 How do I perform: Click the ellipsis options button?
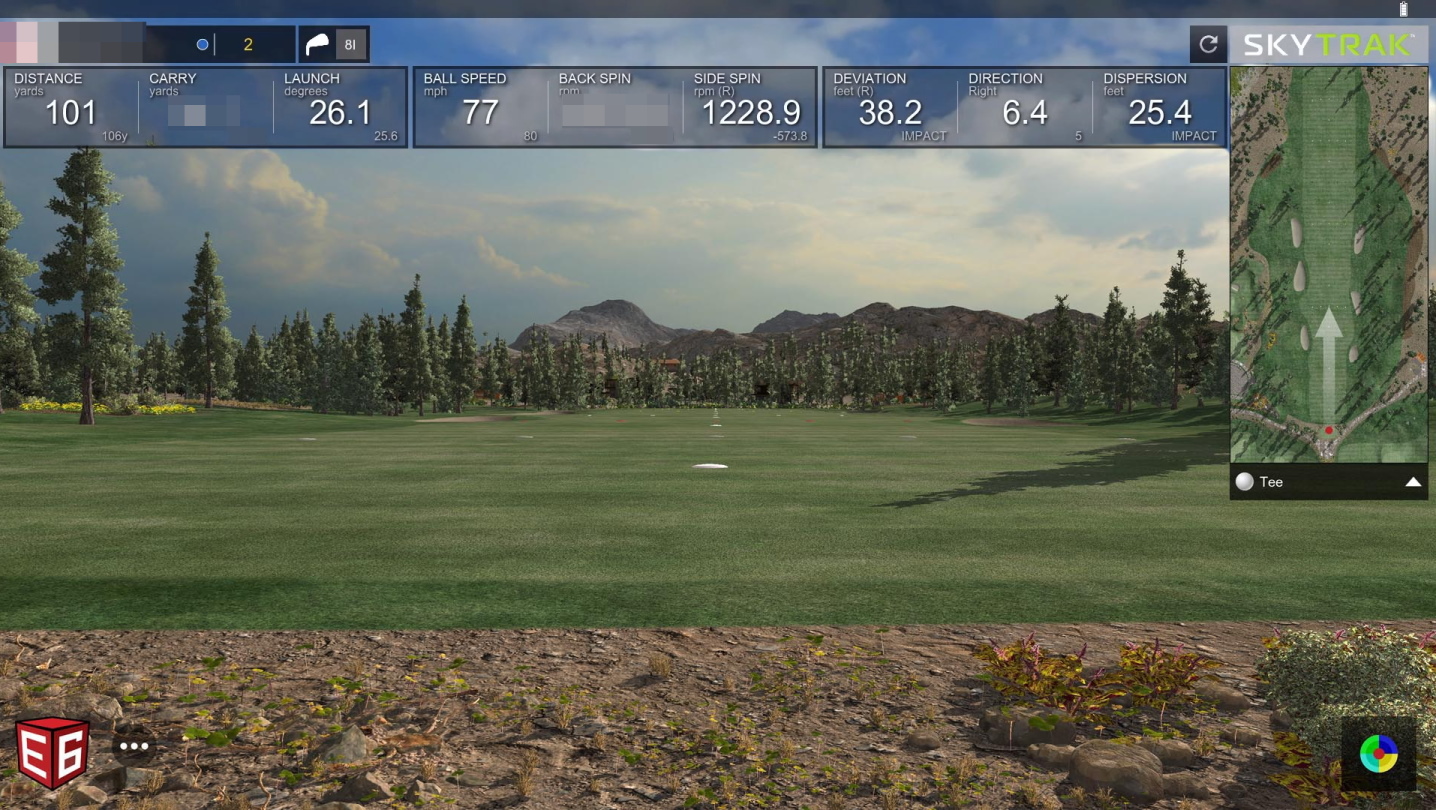click(134, 744)
